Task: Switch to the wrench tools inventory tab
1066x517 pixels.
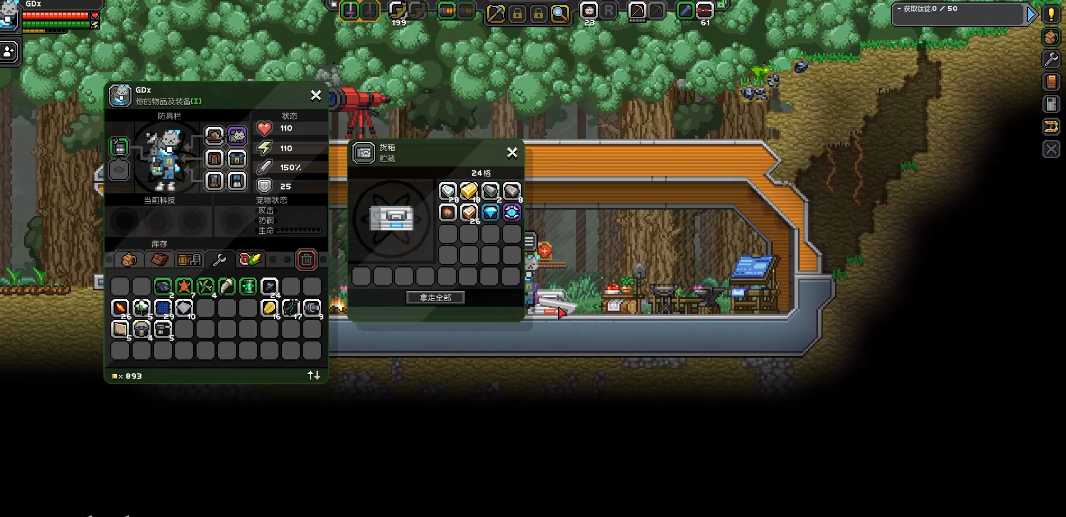Action: click(x=220, y=260)
